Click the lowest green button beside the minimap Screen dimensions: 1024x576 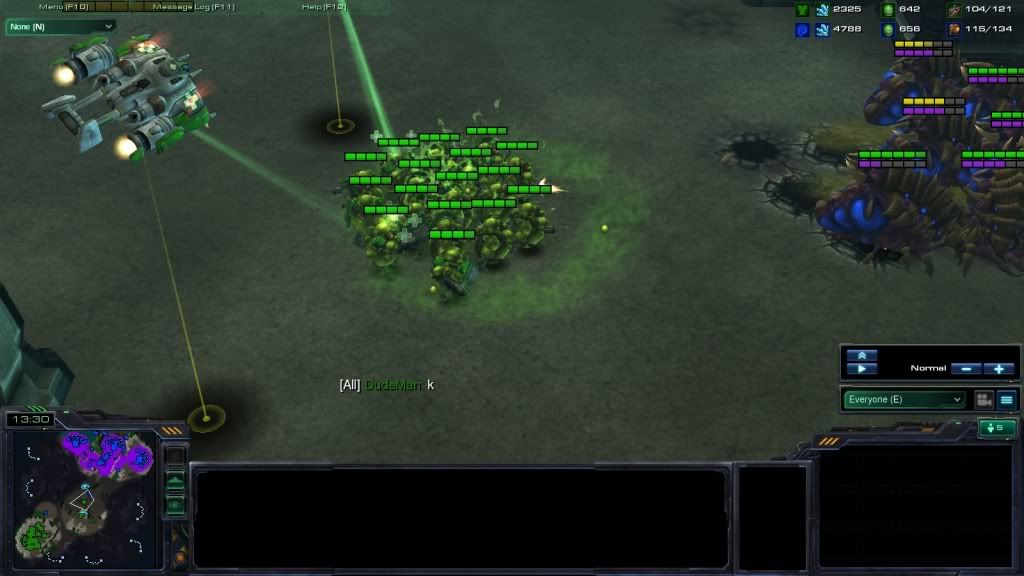[175, 505]
